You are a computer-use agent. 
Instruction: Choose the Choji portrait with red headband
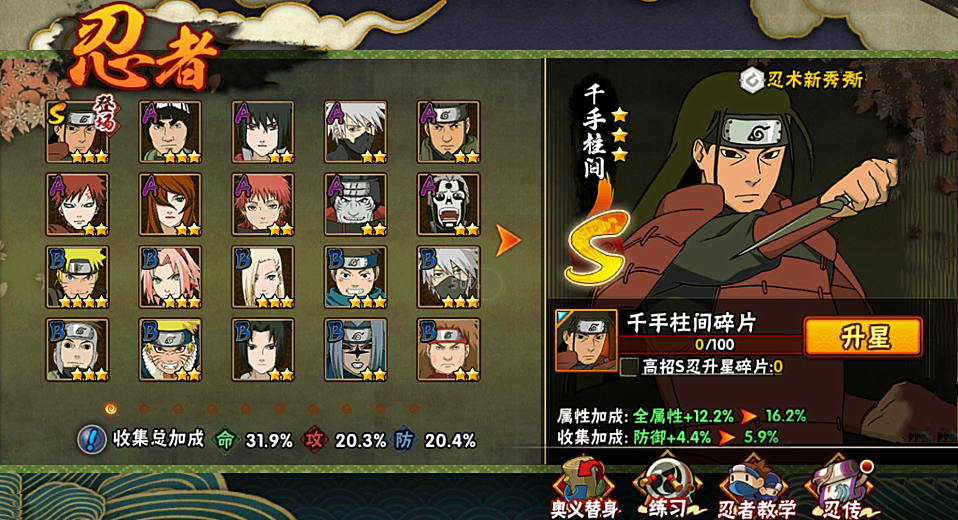pos(448,349)
